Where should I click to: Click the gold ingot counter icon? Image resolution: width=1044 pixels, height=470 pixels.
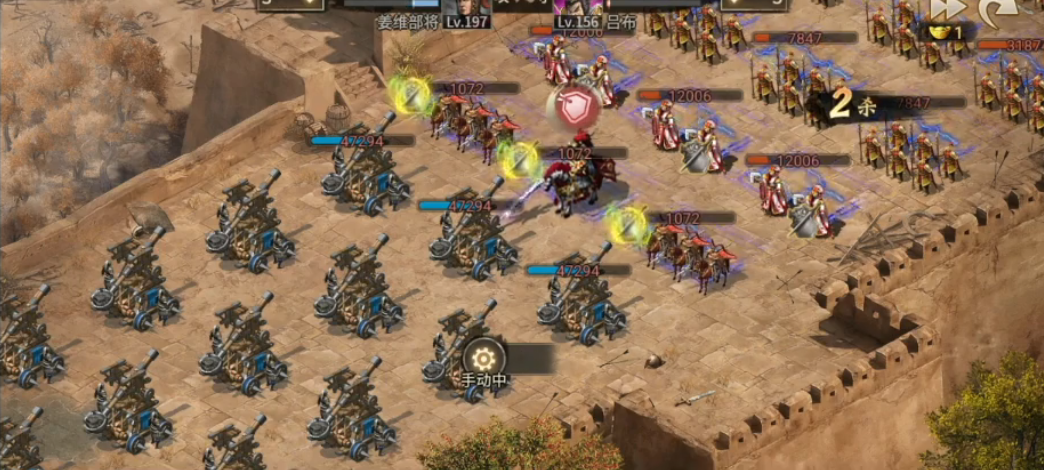coord(939,32)
